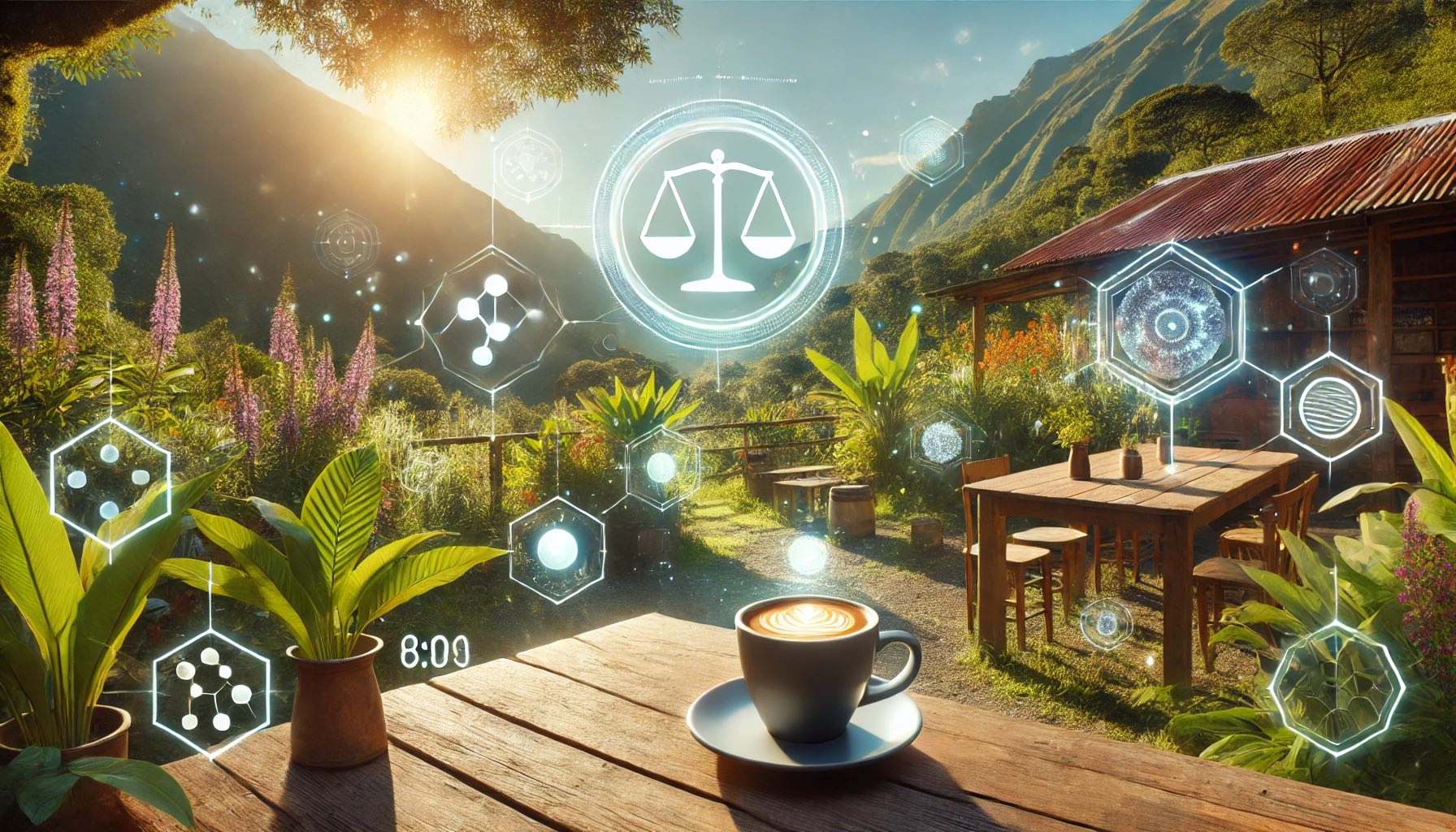Choose the striped sphere hexagon icon
Screen dimensions: 1456x832
click(1330, 407)
